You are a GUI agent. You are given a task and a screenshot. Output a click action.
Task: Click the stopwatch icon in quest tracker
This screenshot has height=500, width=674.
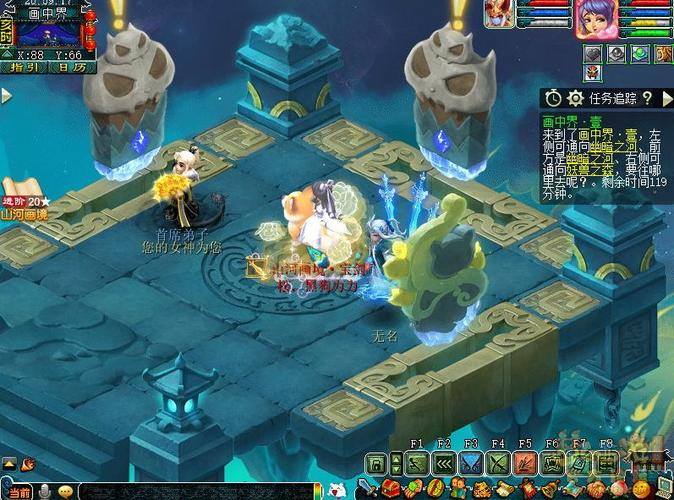[x=553, y=98]
